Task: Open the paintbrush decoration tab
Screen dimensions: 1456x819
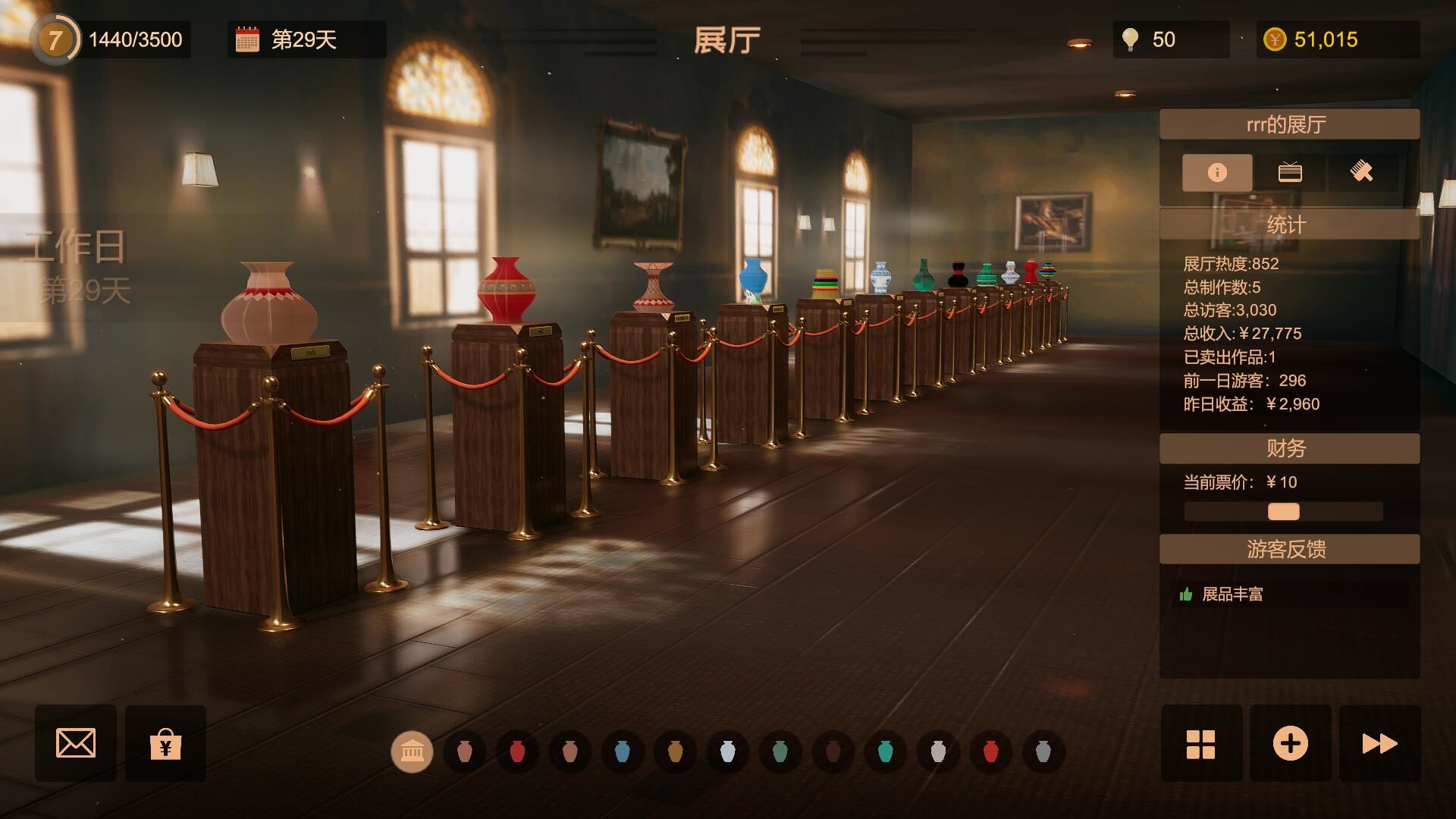Action: point(1362,173)
